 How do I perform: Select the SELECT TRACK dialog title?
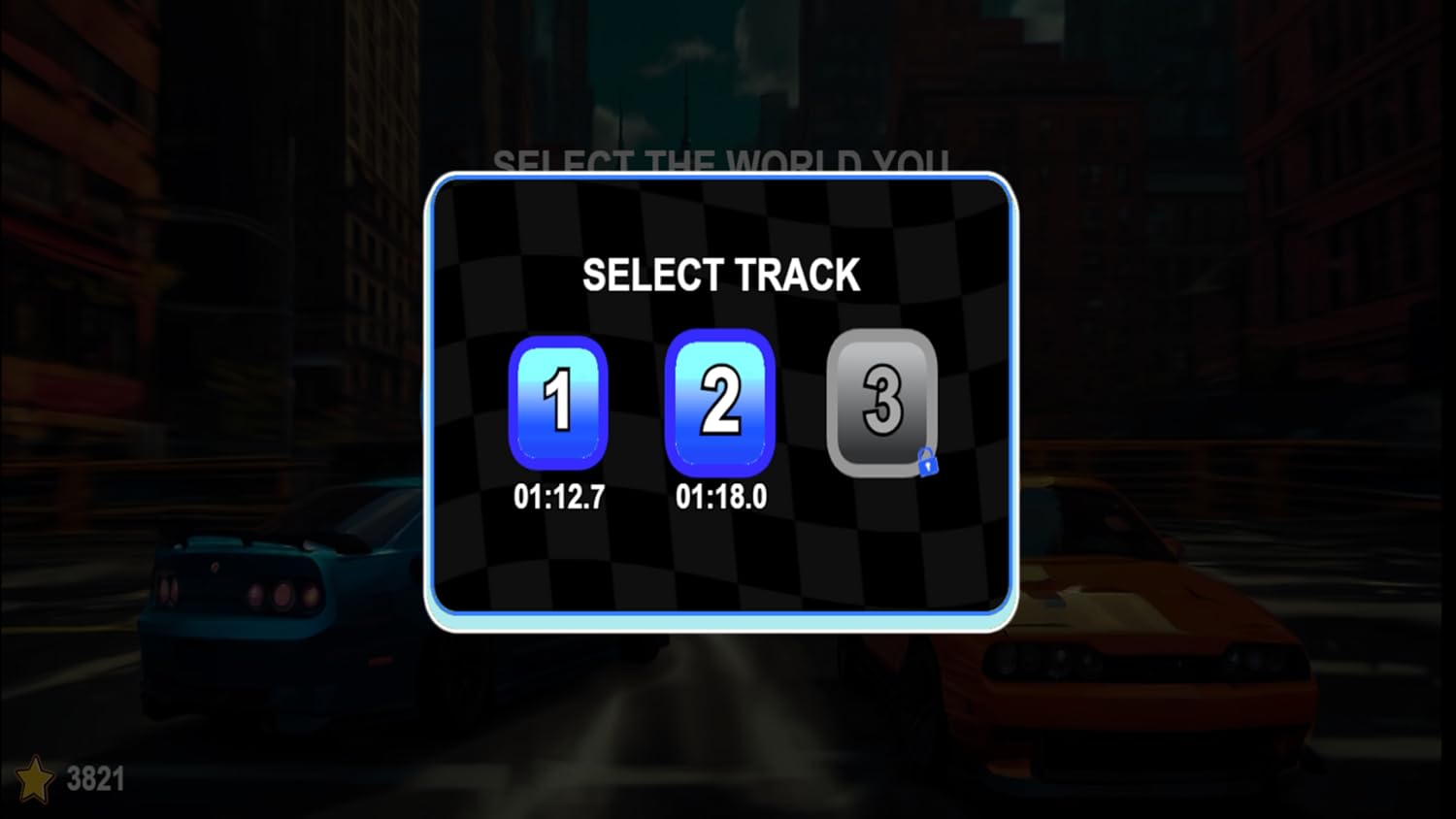(x=721, y=275)
